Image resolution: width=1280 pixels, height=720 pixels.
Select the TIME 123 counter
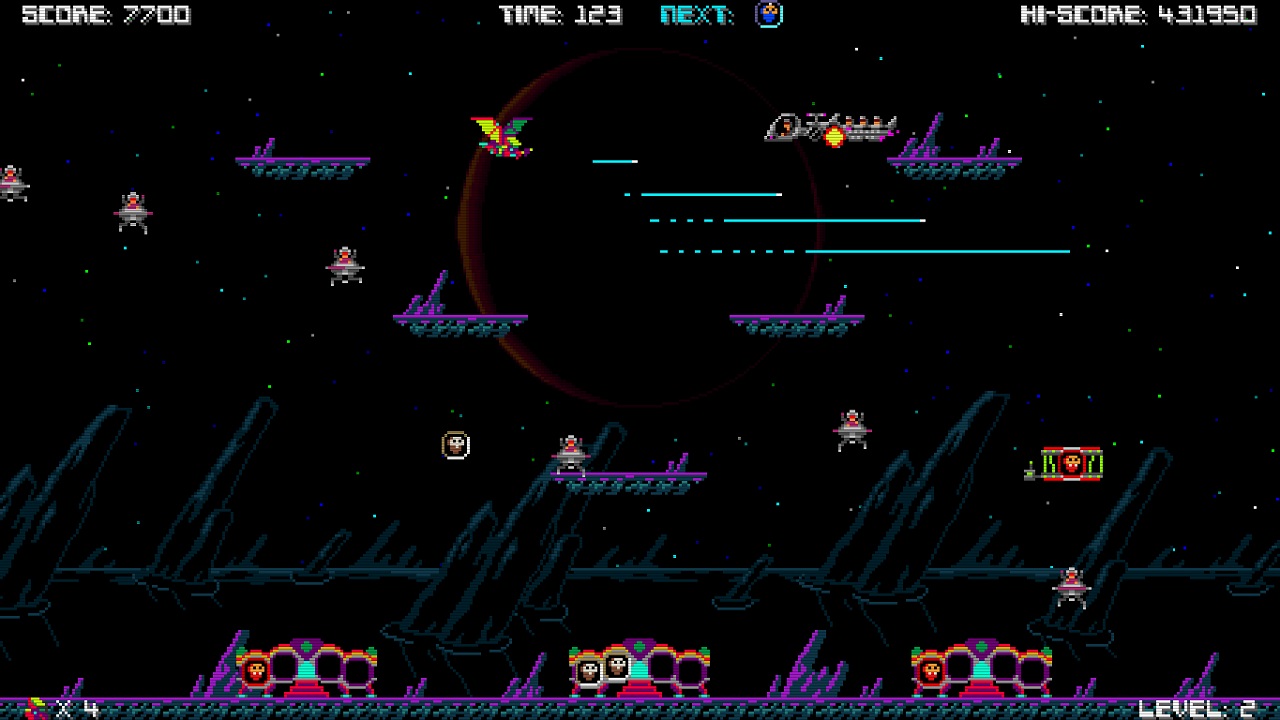pyautogui.click(x=562, y=14)
